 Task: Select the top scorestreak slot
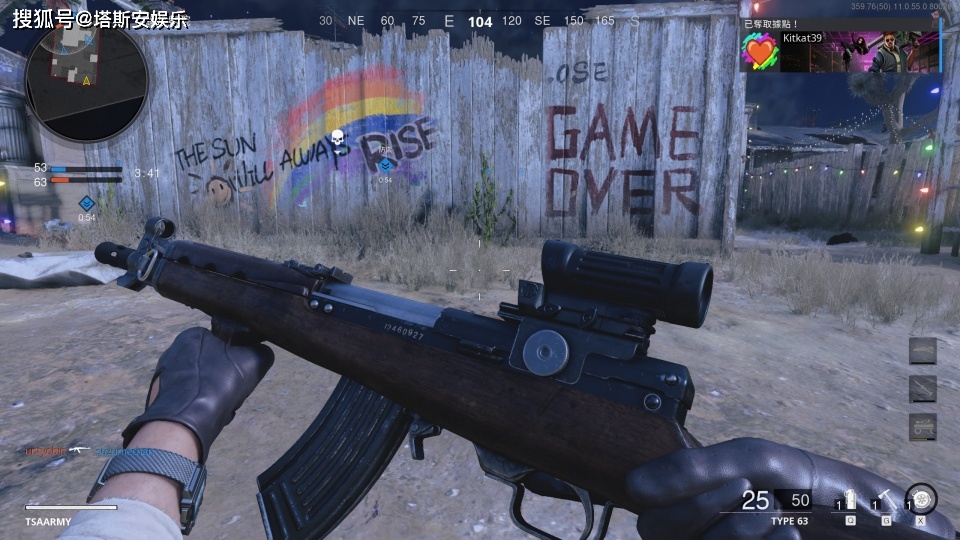922,351
